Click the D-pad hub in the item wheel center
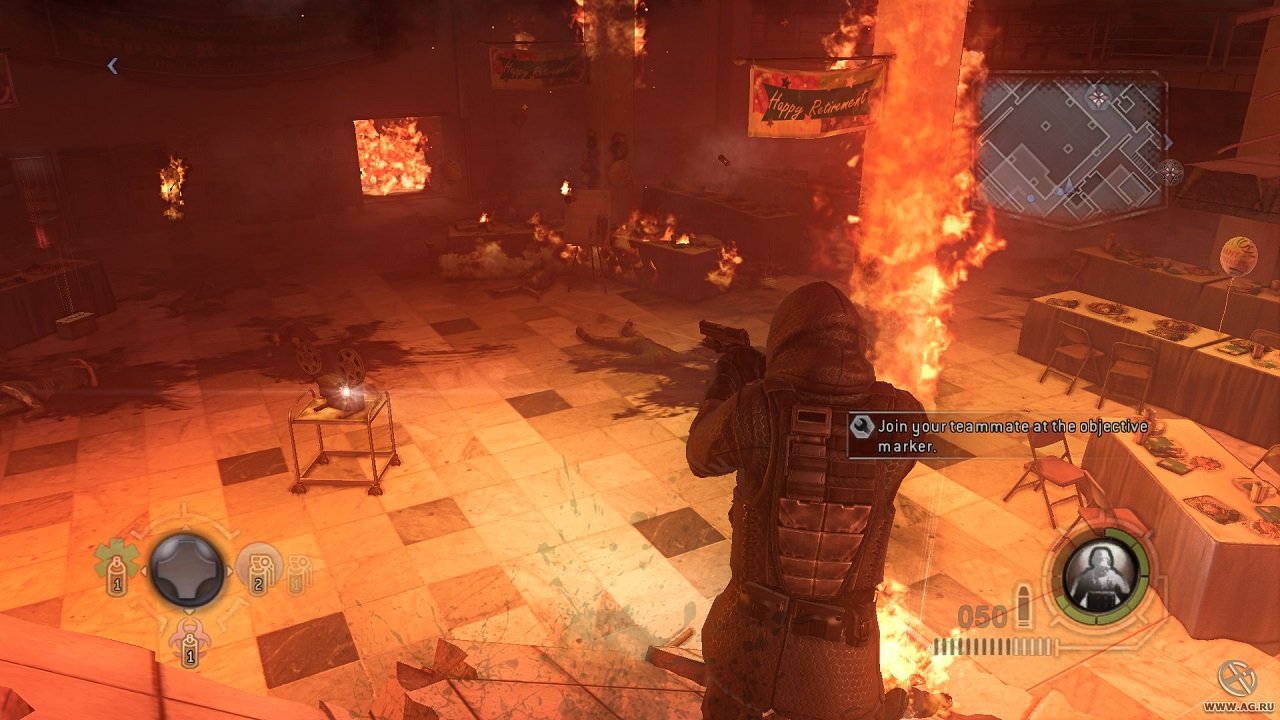 pos(185,569)
